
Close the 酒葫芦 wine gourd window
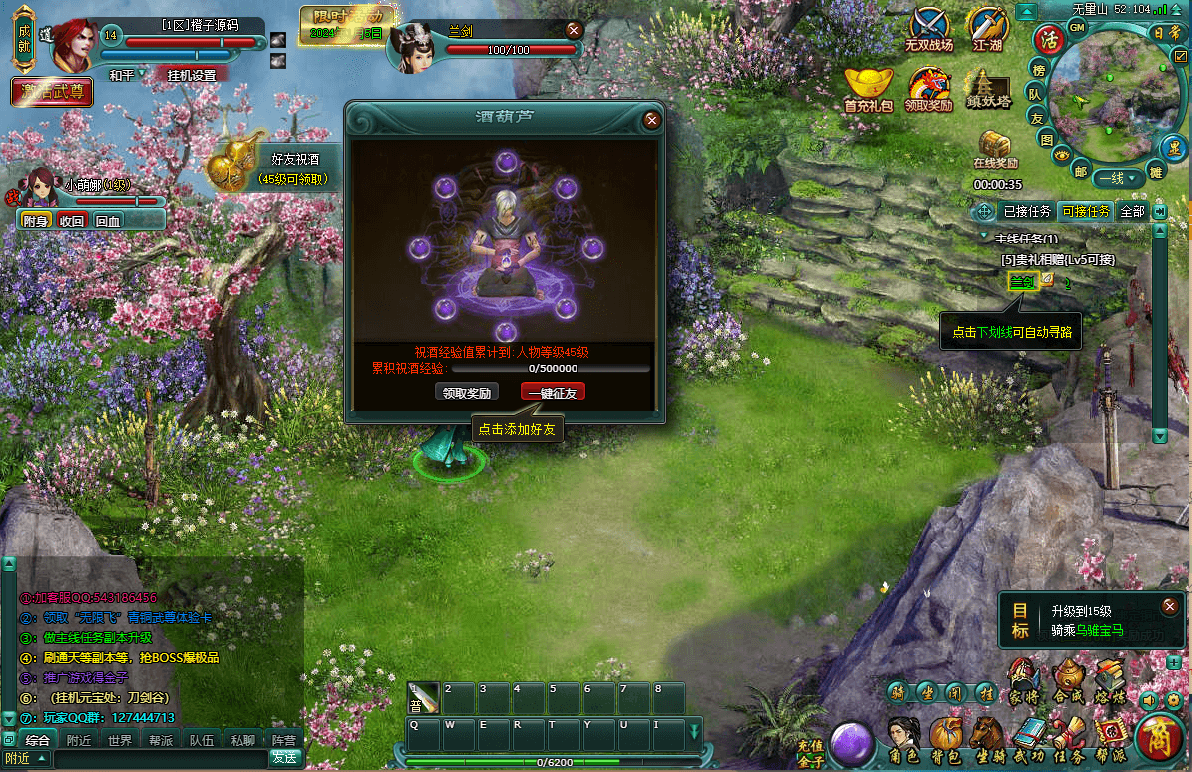[x=652, y=120]
